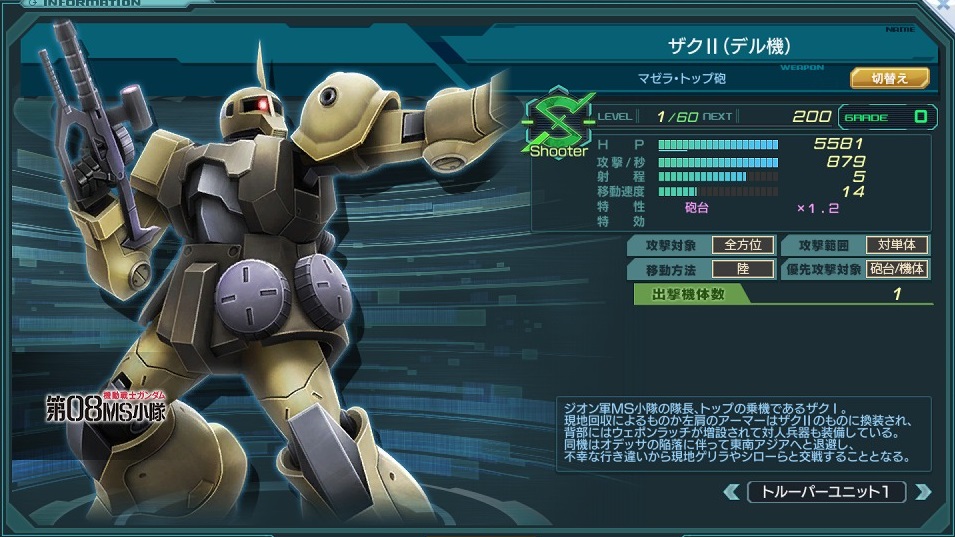Click the gold 切替え weapon switch button
This screenshot has width=955, height=537.
889,78
